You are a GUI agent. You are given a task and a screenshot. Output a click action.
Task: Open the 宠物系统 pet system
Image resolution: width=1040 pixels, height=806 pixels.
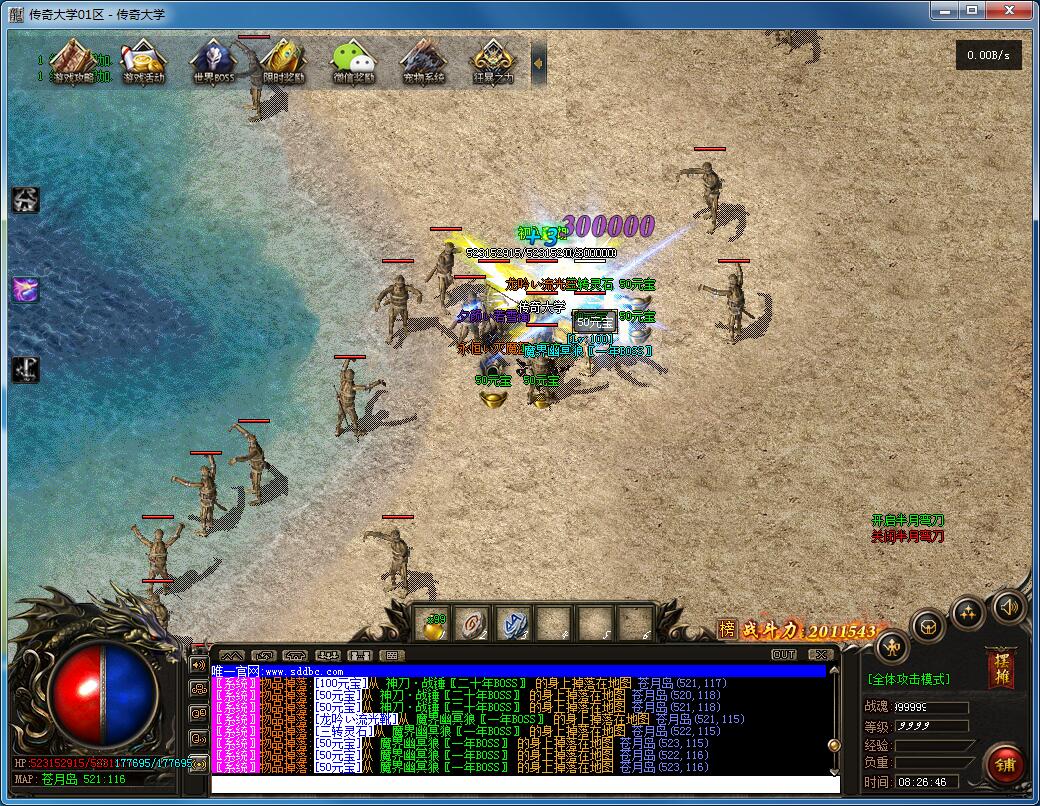(x=423, y=61)
